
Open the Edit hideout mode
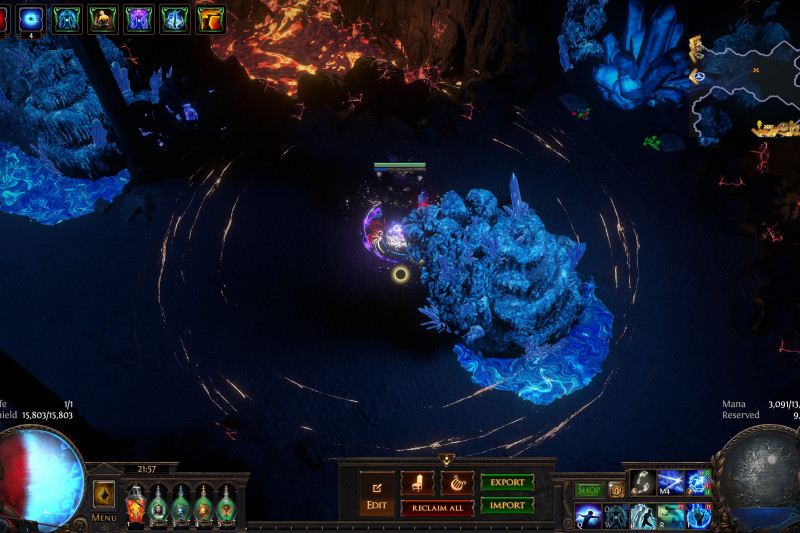[376, 493]
